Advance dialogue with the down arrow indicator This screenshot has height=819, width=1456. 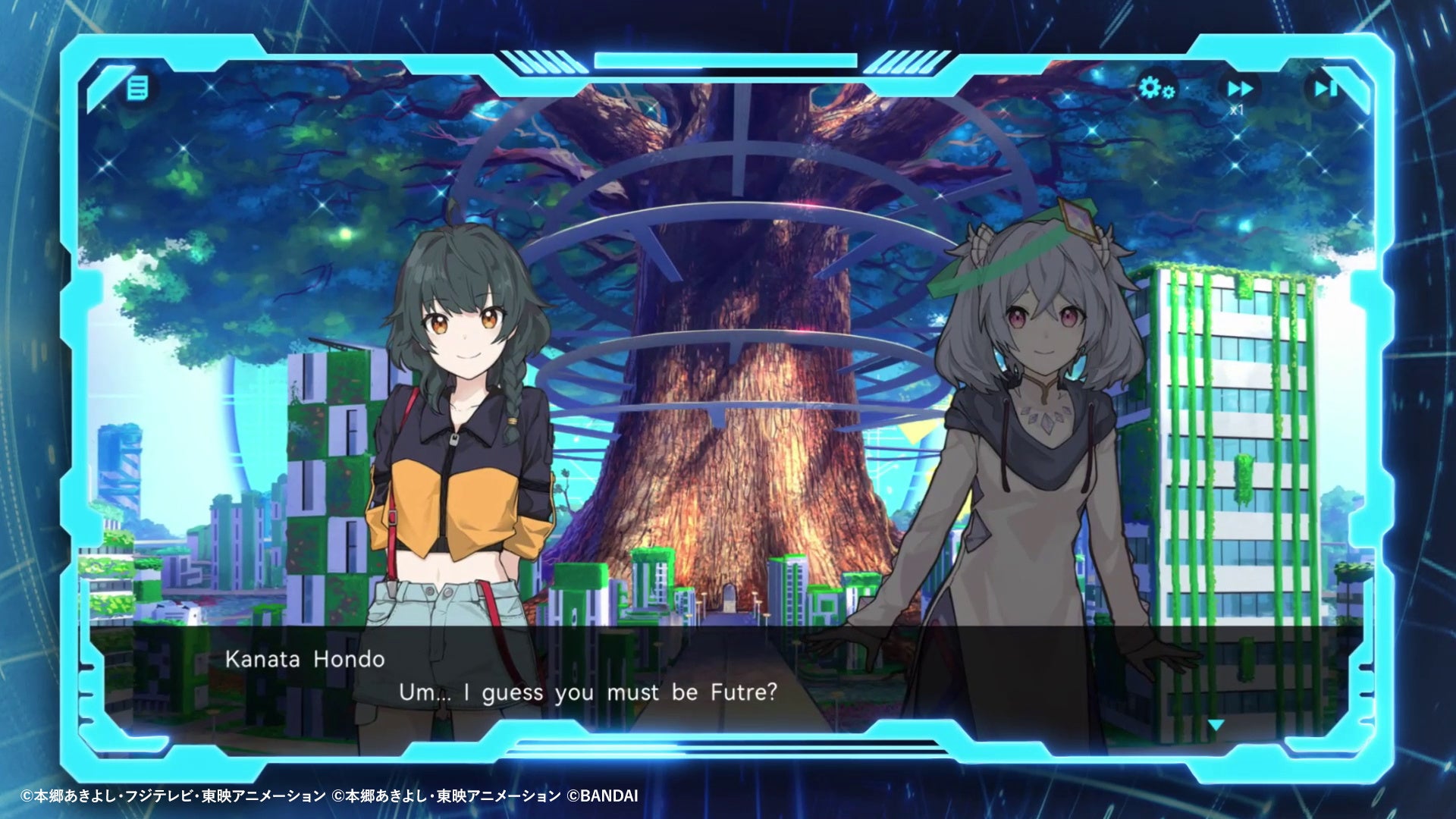[1216, 726]
